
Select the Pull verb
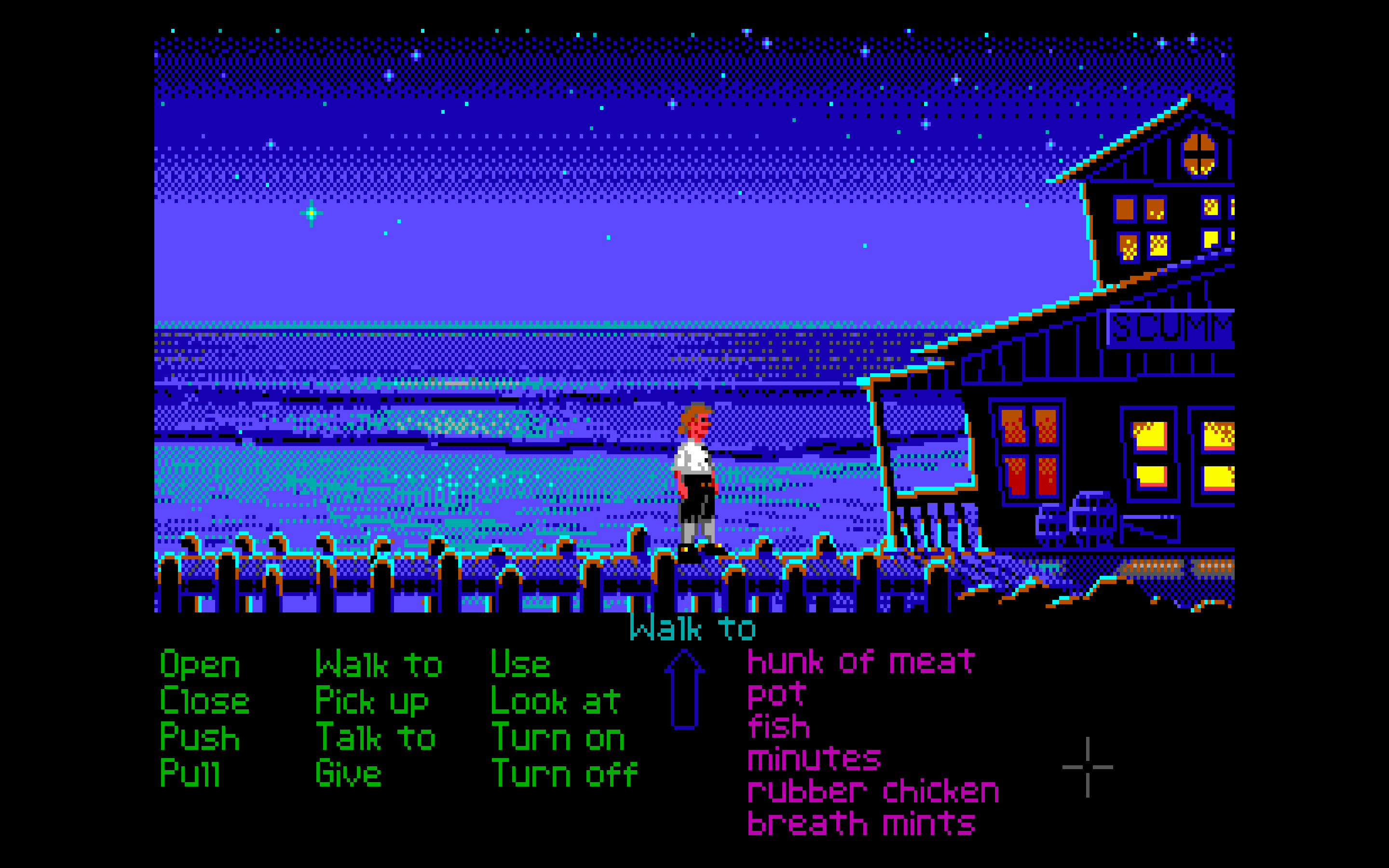pos(190,773)
